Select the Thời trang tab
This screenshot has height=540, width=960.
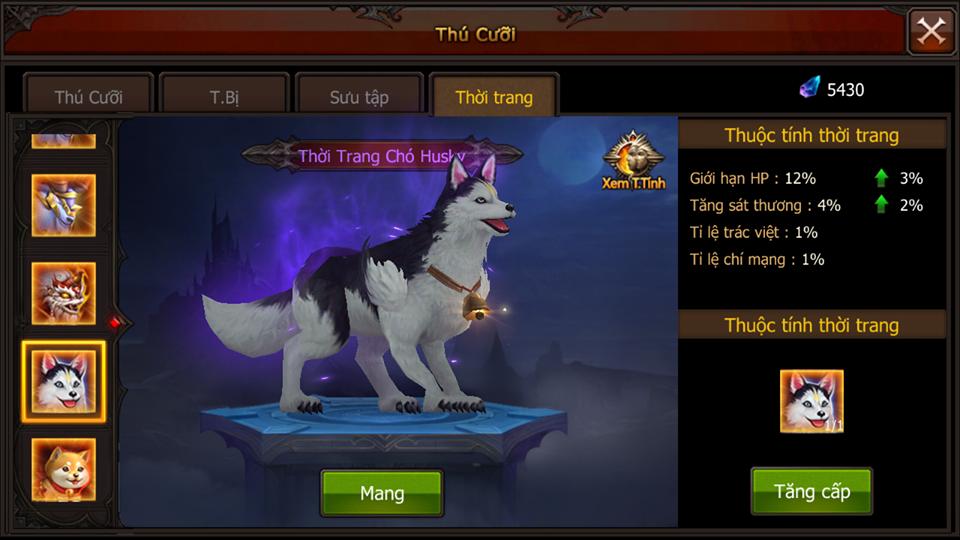(494, 97)
